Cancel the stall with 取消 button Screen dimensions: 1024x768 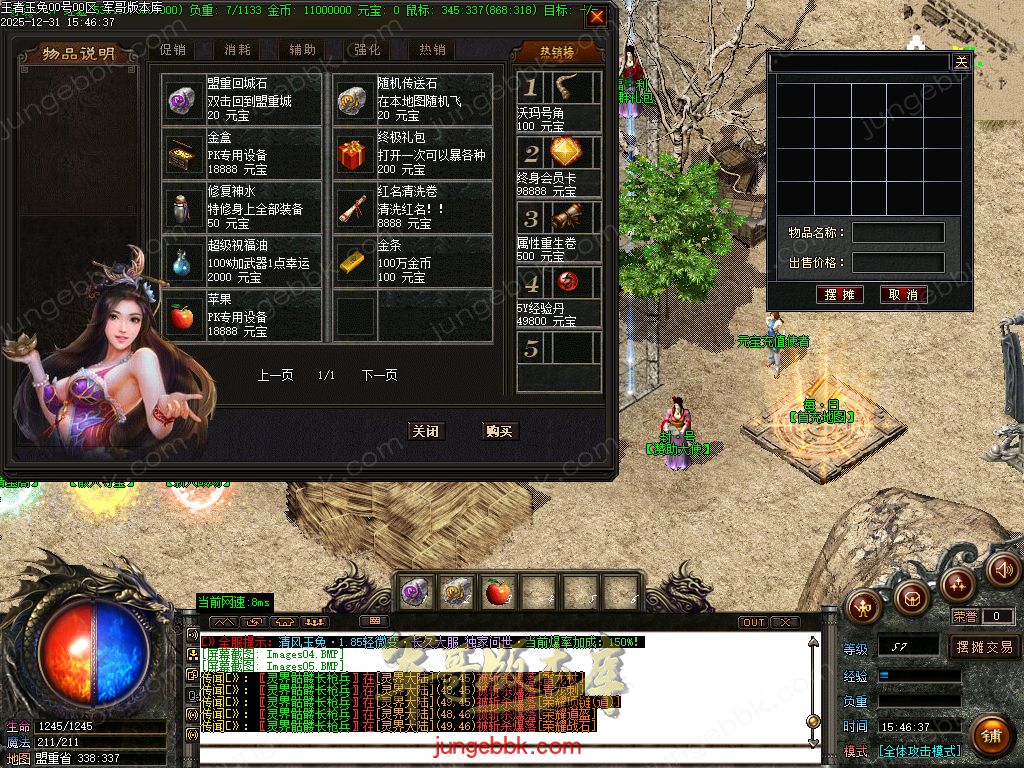[x=903, y=295]
